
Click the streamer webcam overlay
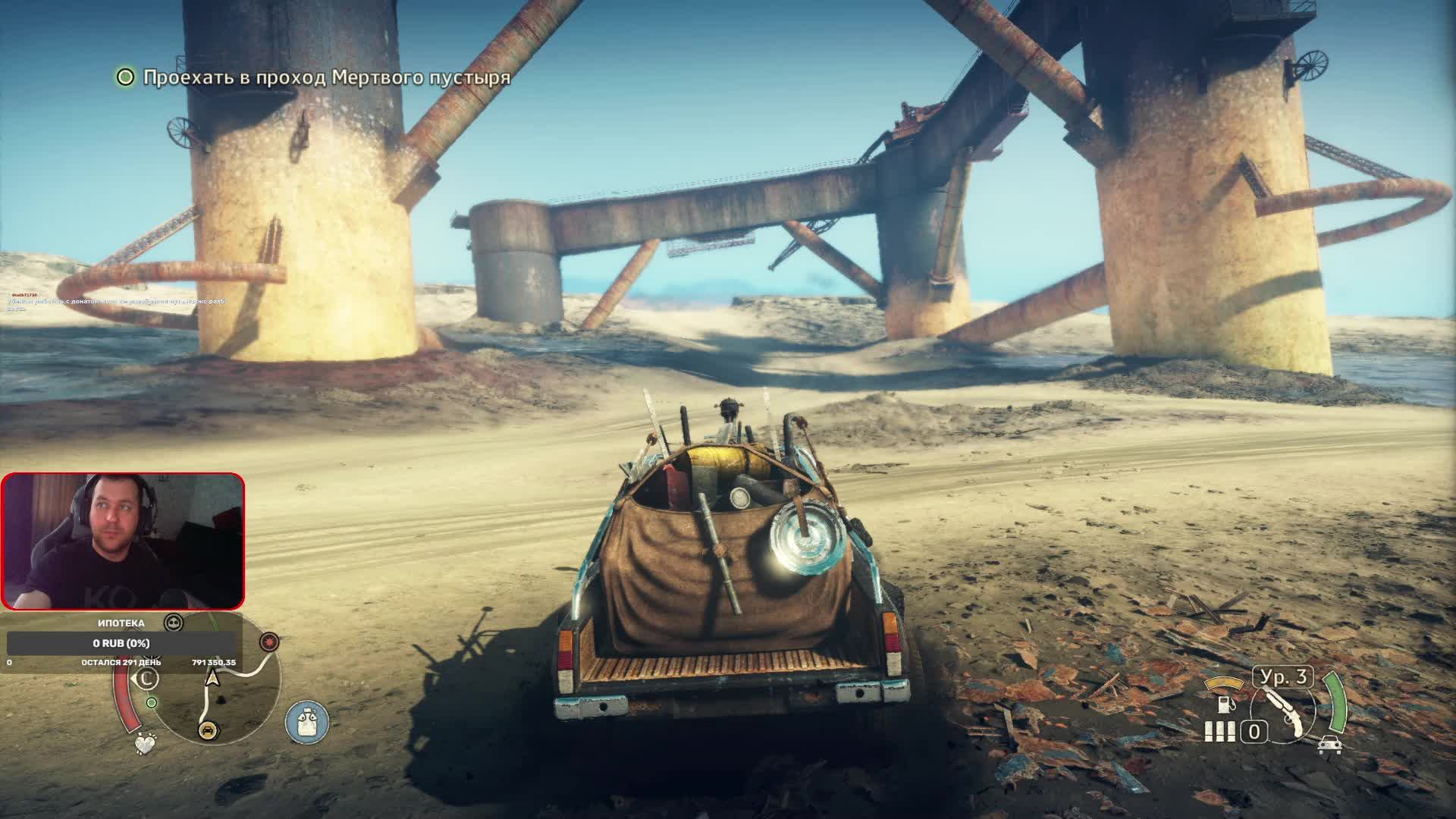click(123, 541)
